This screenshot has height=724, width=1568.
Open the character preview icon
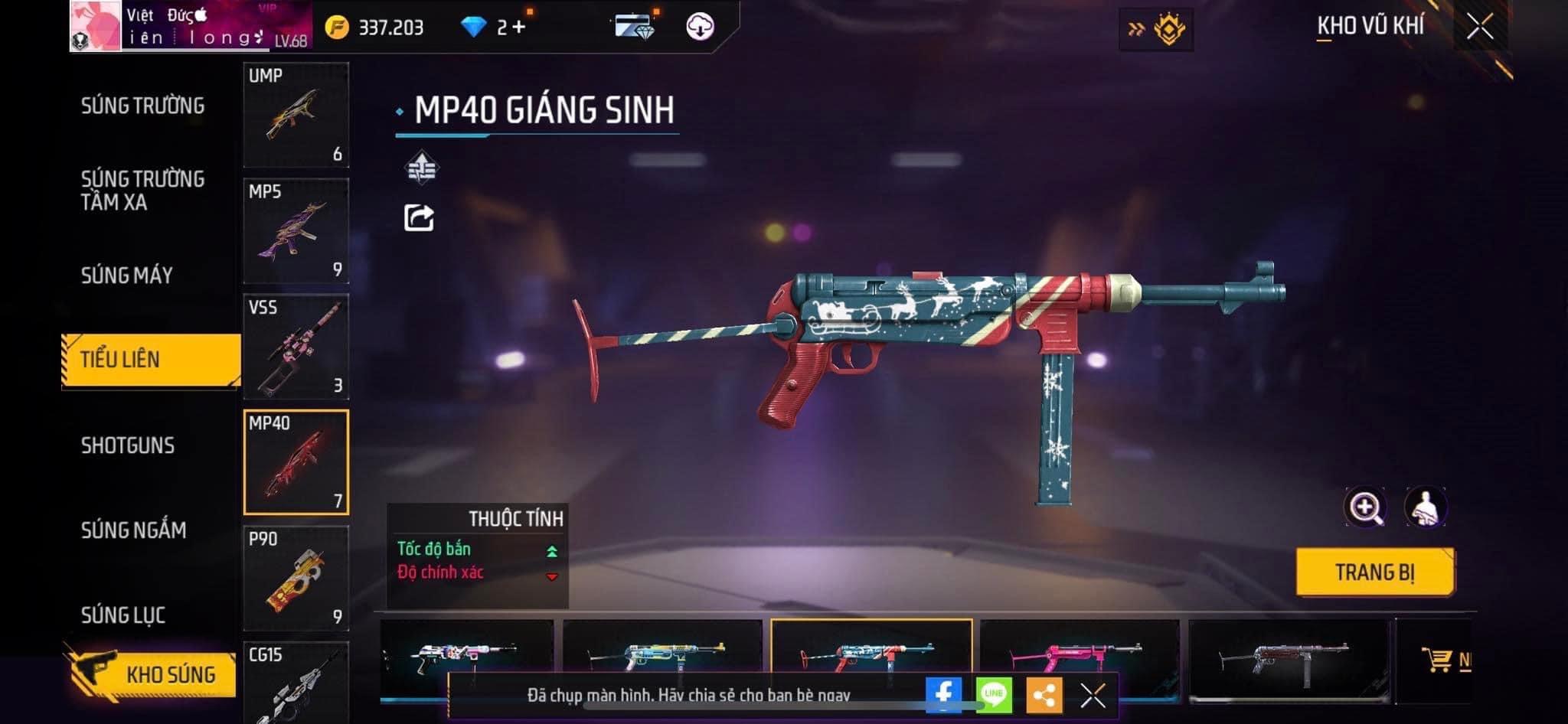(x=1425, y=507)
